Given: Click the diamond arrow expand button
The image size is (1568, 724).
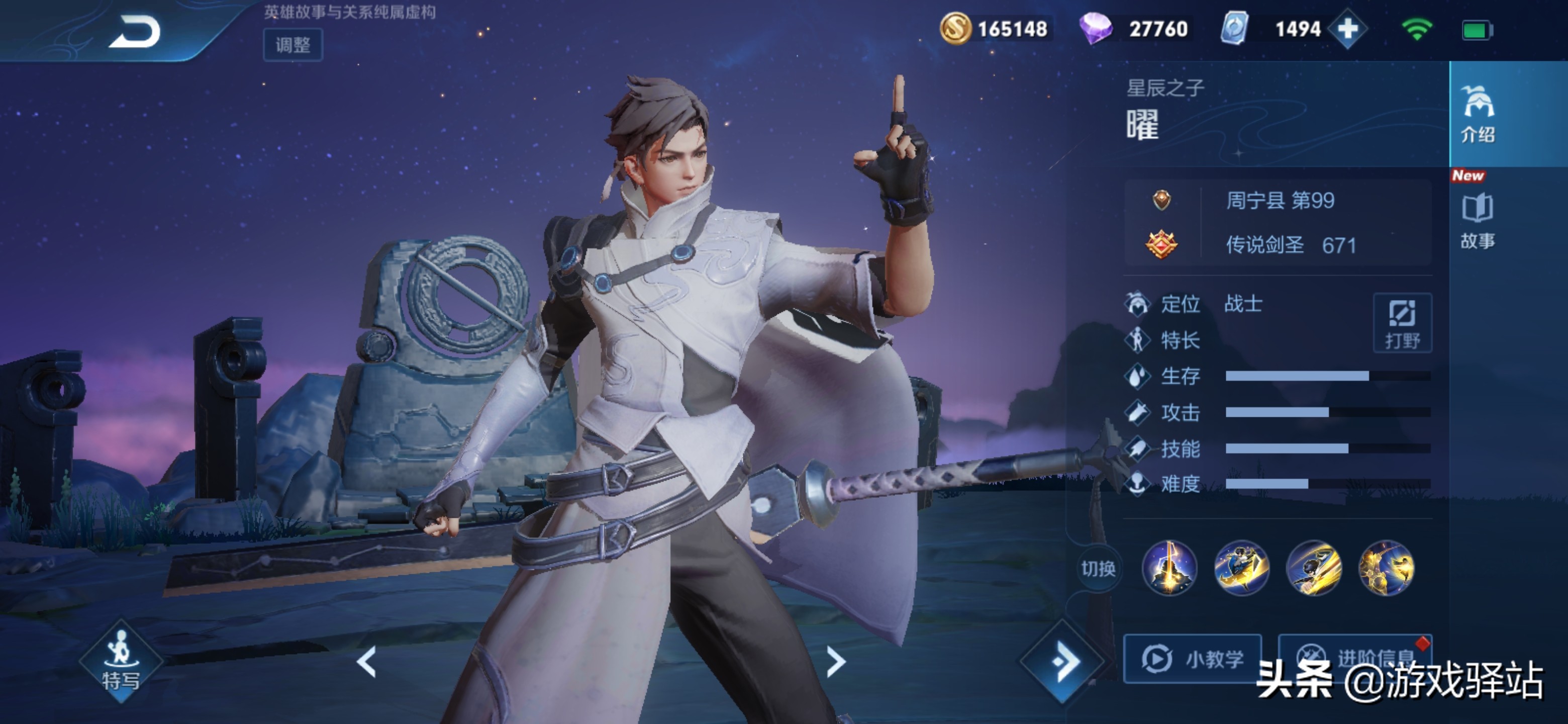Looking at the screenshot, I should [1062, 661].
